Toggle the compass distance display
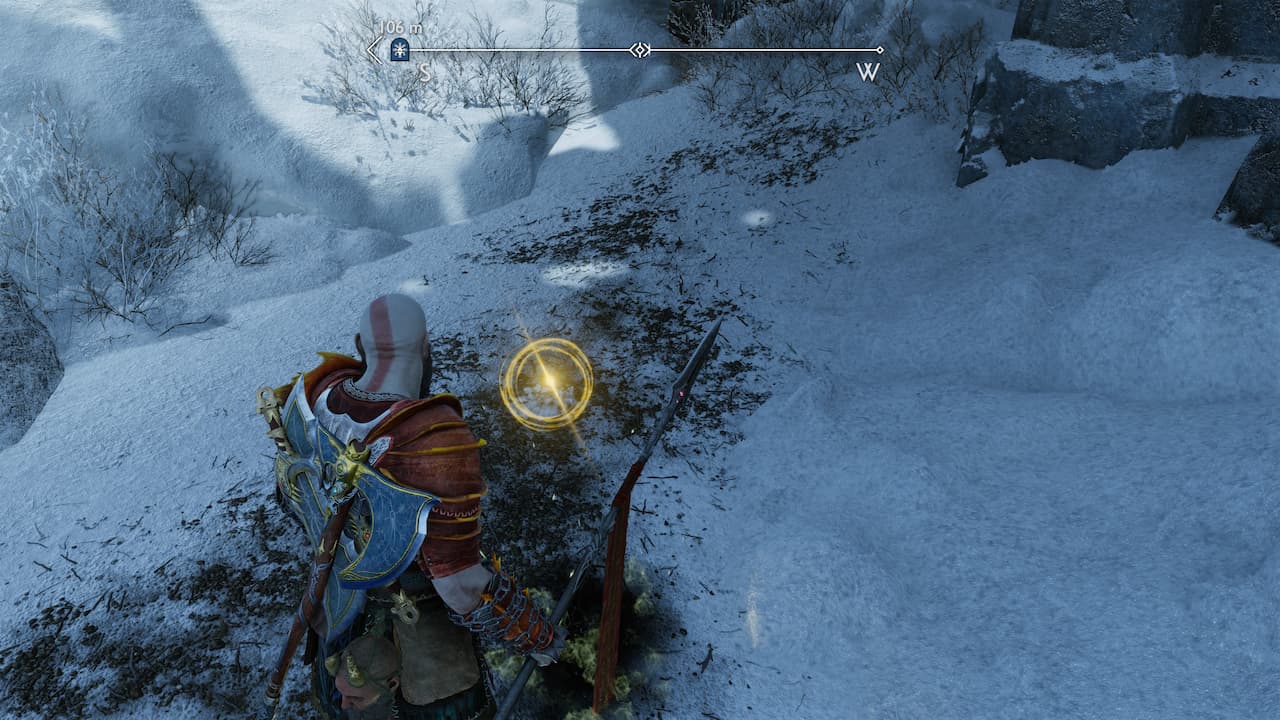The image size is (1280, 720). point(401,28)
